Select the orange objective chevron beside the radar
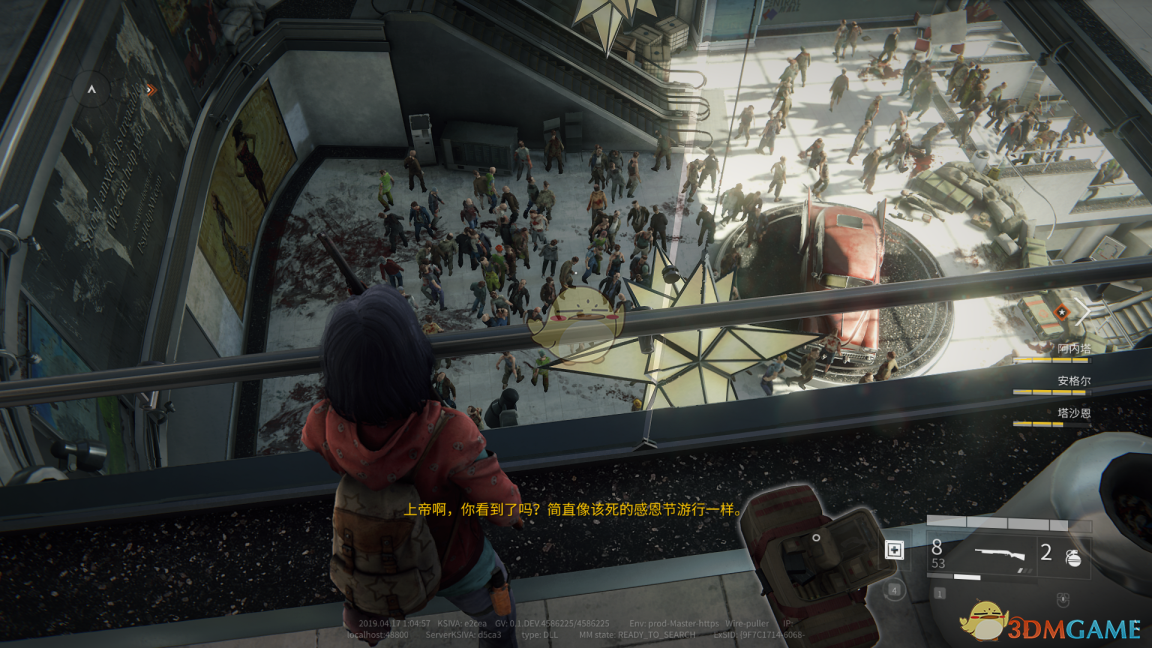The image size is (1152, 648). pyautogui.click(x=151, y=89)
